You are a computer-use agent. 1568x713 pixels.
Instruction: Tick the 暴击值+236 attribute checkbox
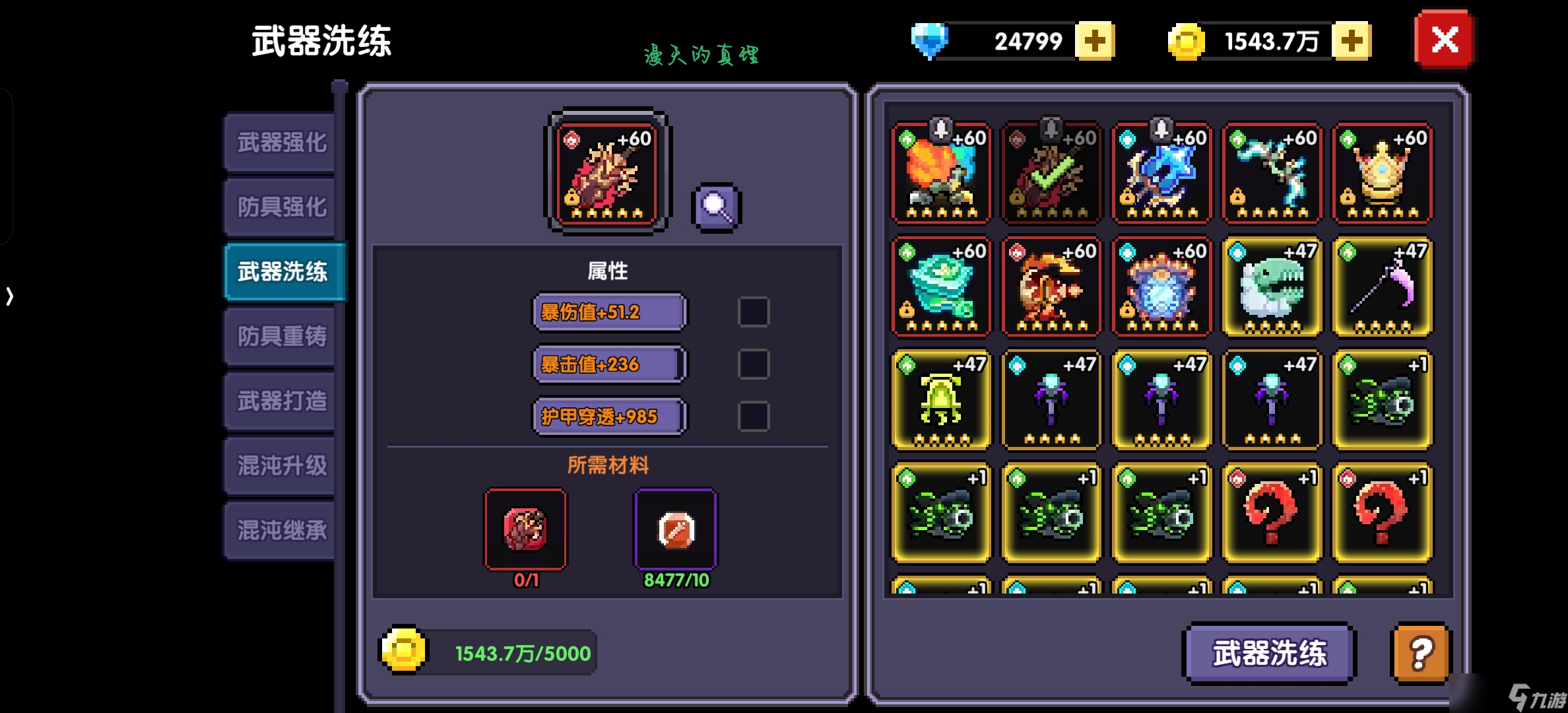point(753,364)
